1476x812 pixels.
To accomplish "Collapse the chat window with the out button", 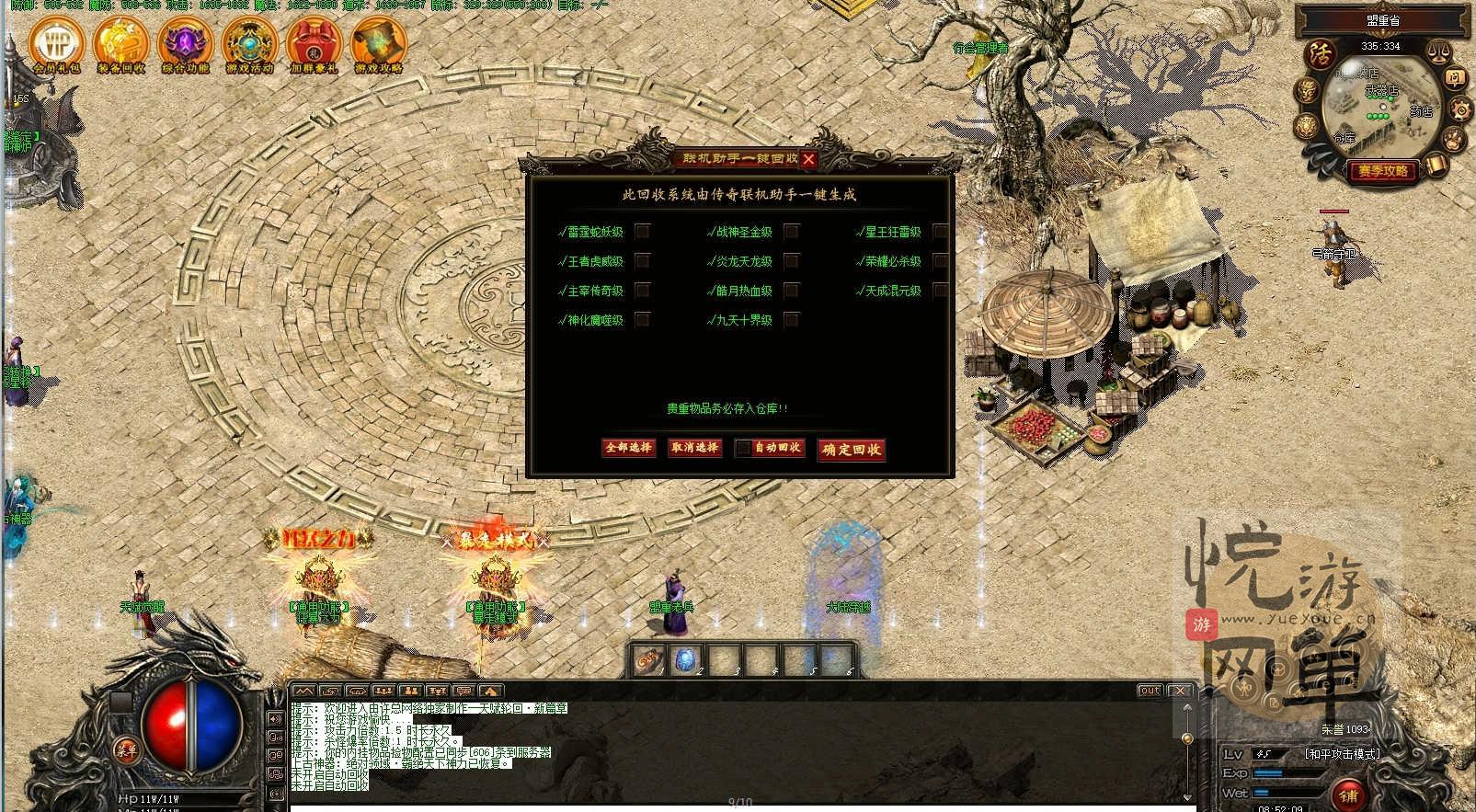I will 1149,691.
